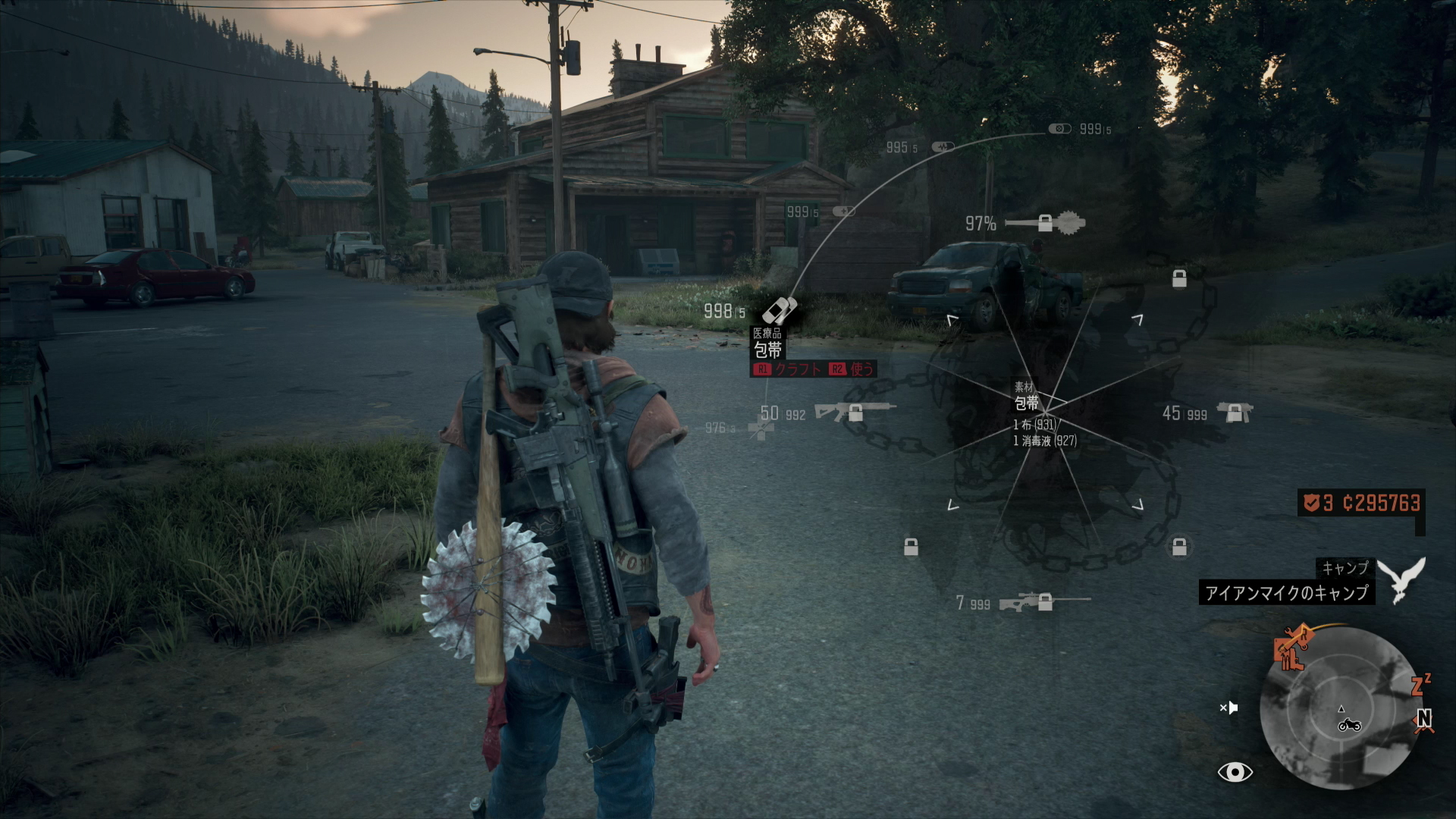
Task: Select the bandage item on the wheel
Action: (780, 311)
